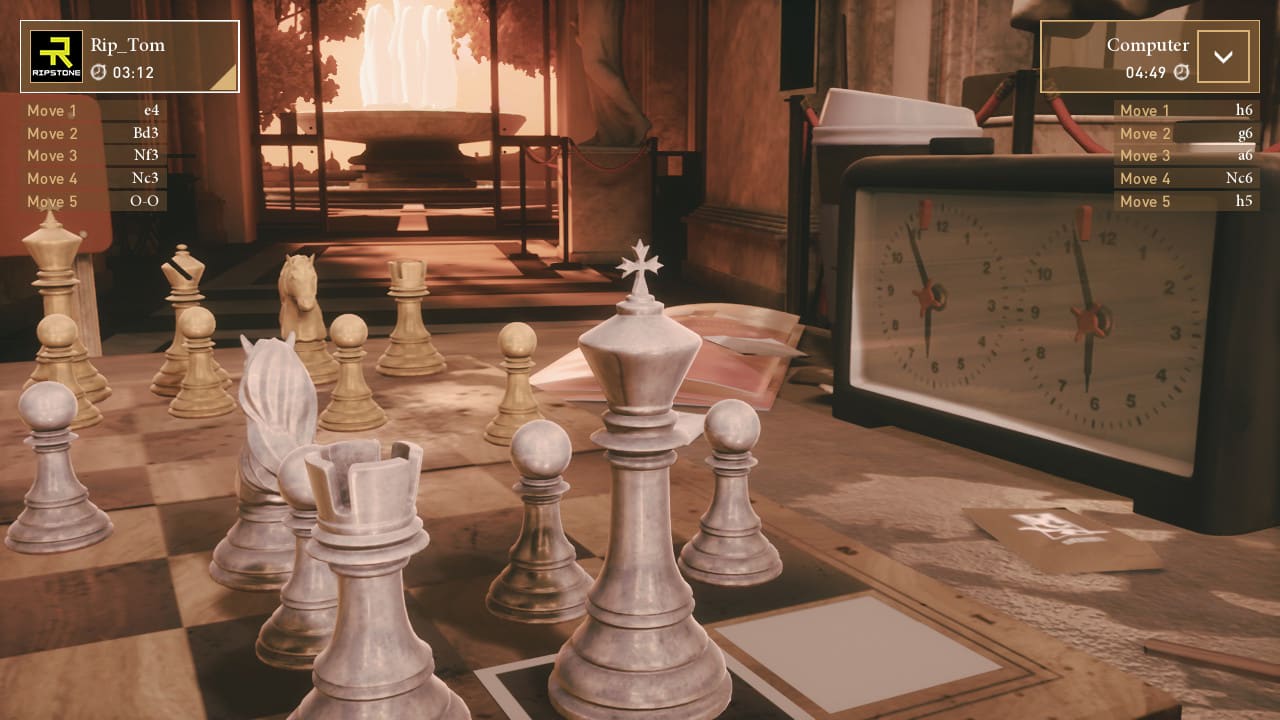
Task: Select Computer's Move 1 h6
Action: [x=1187, y=111]
